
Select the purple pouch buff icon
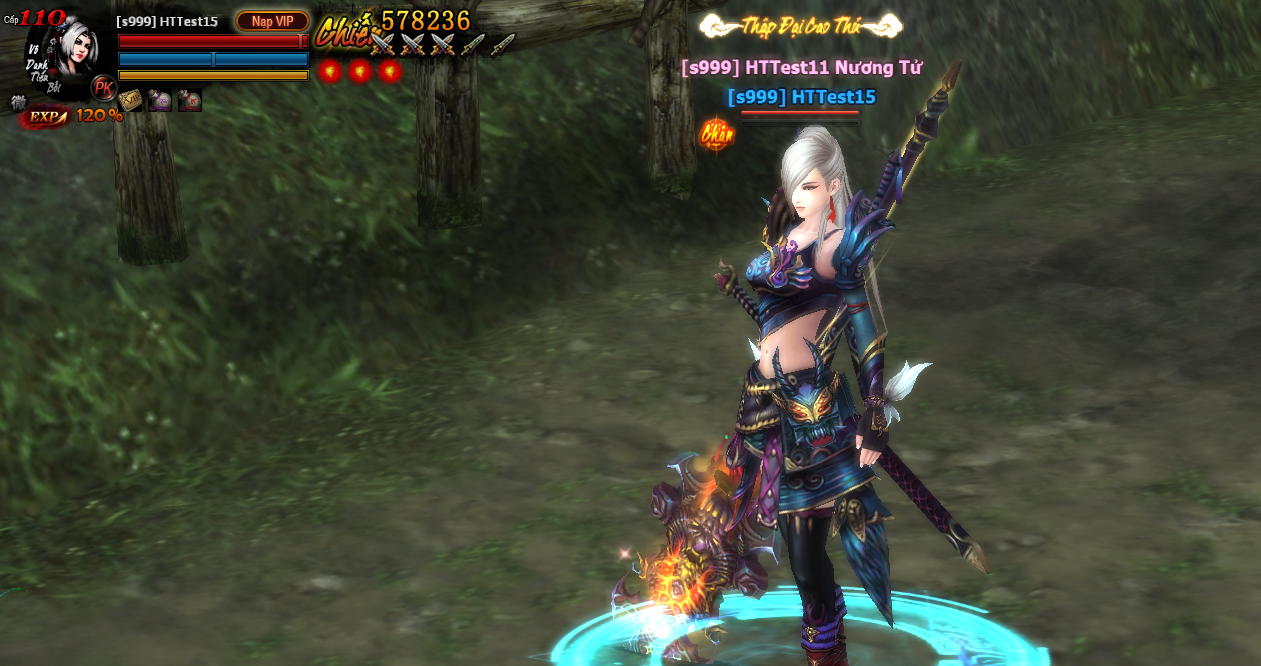160,100
